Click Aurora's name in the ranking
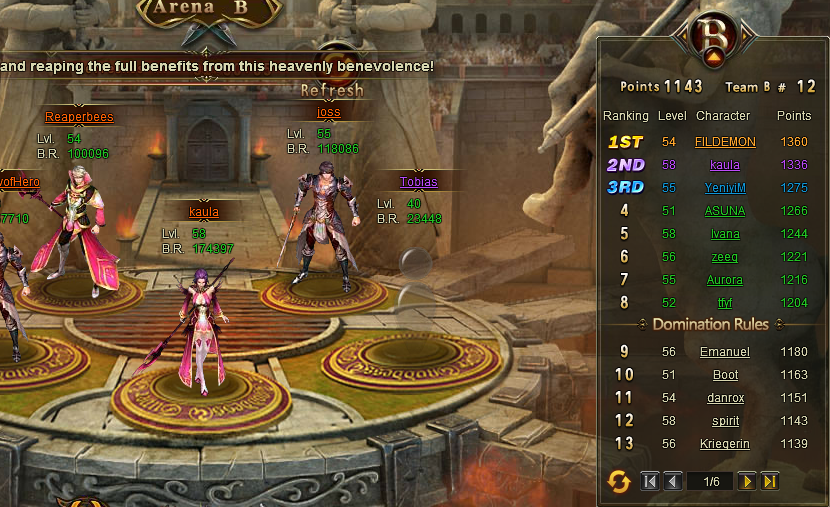Viewport: 830px width, 507px height. [725, 280]
